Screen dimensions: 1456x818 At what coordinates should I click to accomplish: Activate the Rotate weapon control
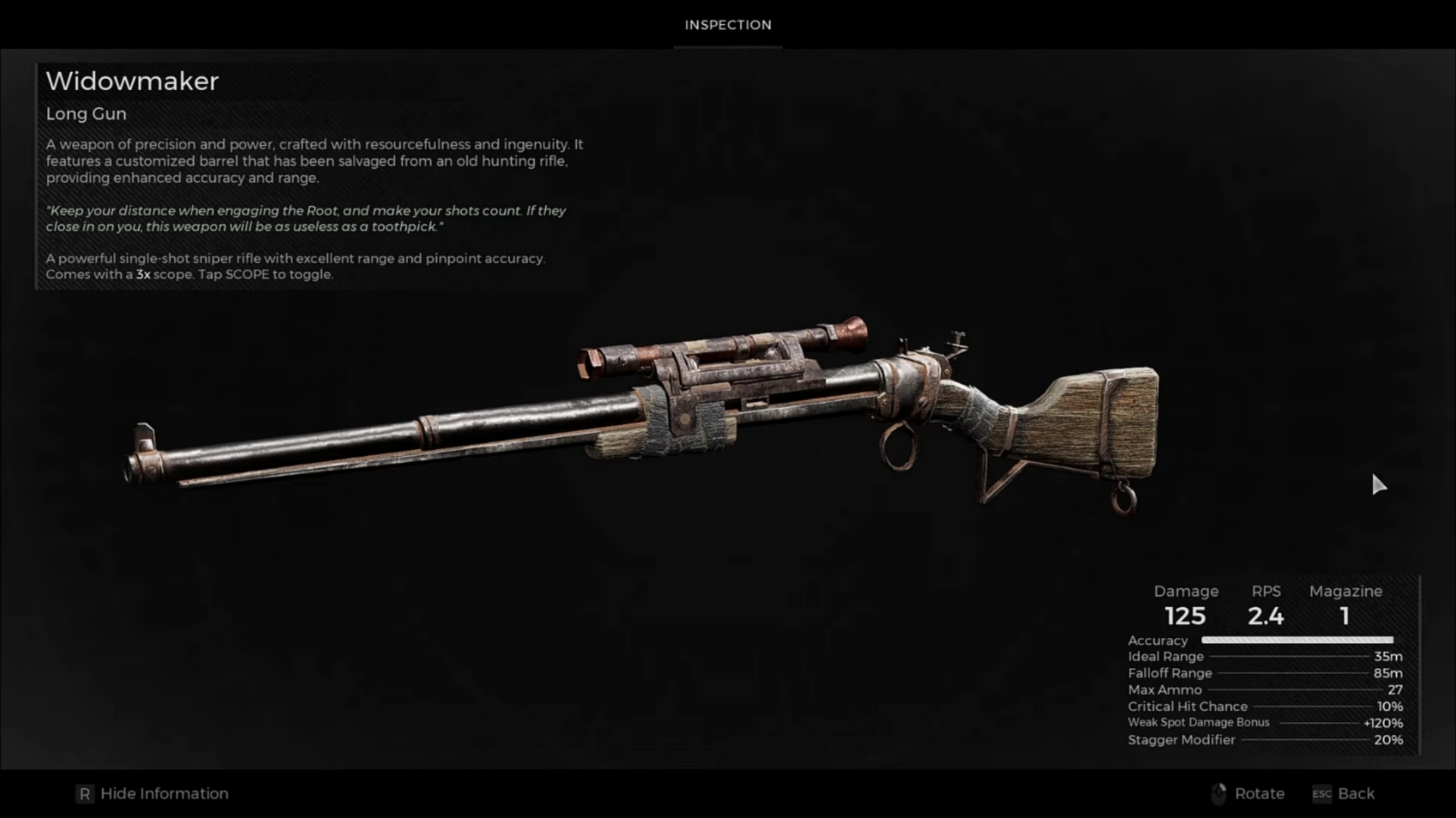coord(1248,794)
